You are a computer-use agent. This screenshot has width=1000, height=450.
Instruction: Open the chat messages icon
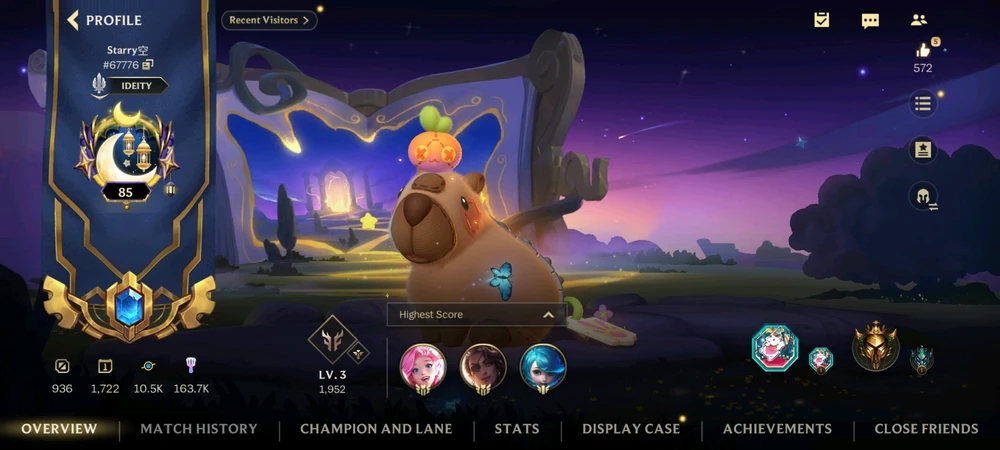pyautogui.click(x=870, y=20)
